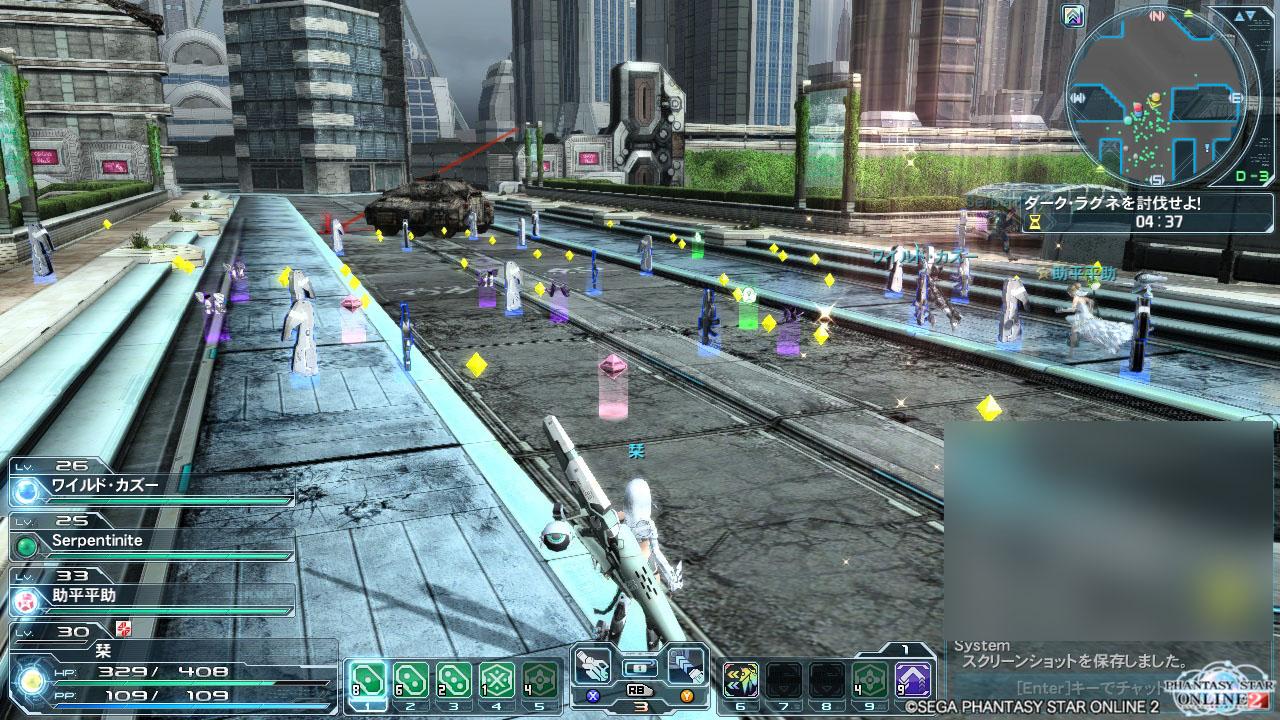Activate the purple chevron skill icon
The width and height of the screenshot is (1280, 720).
tap(912, 680)
